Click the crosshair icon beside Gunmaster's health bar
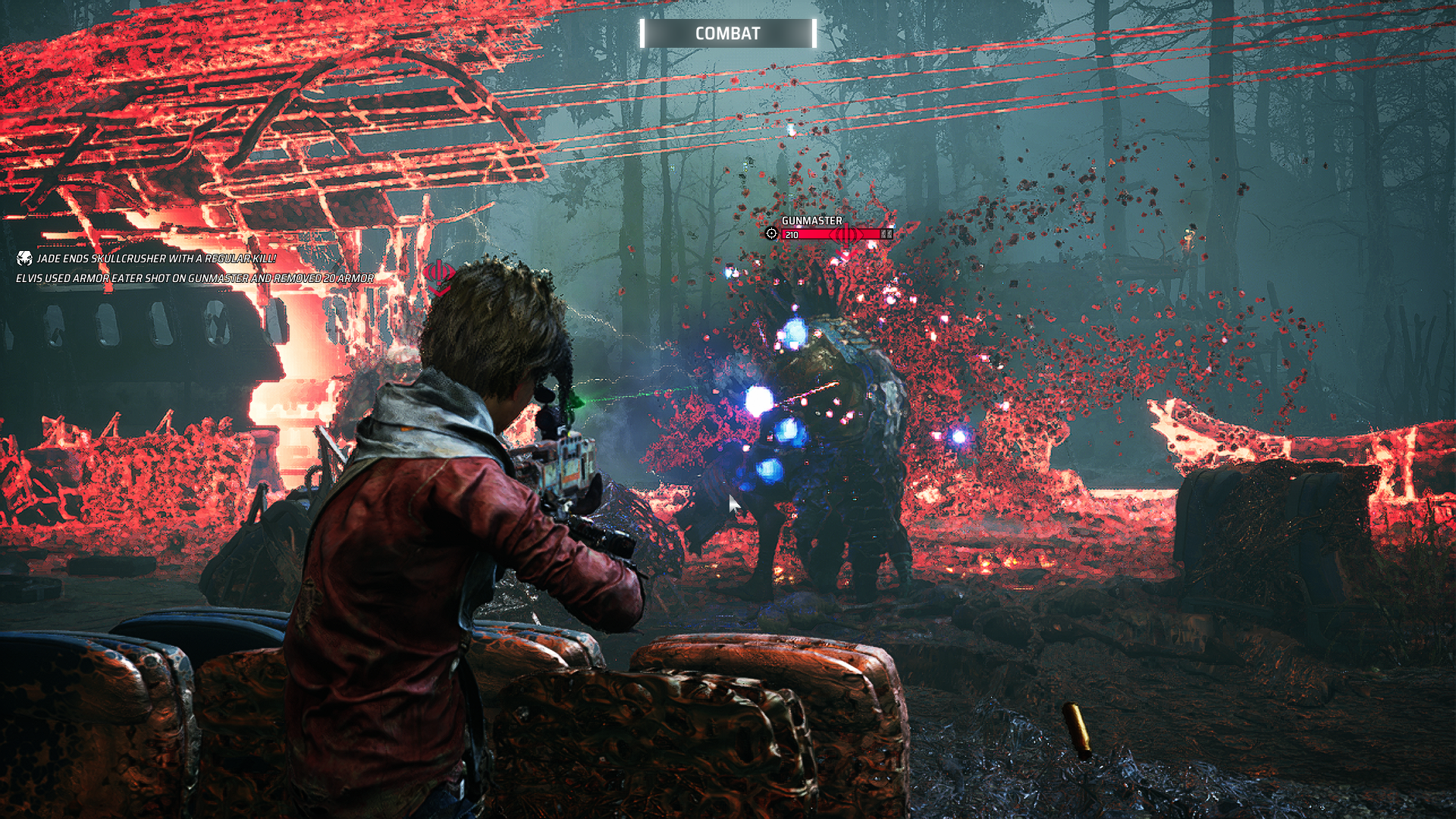The image size is (1456, 819). pyautogui.click(x=771, y=234)
